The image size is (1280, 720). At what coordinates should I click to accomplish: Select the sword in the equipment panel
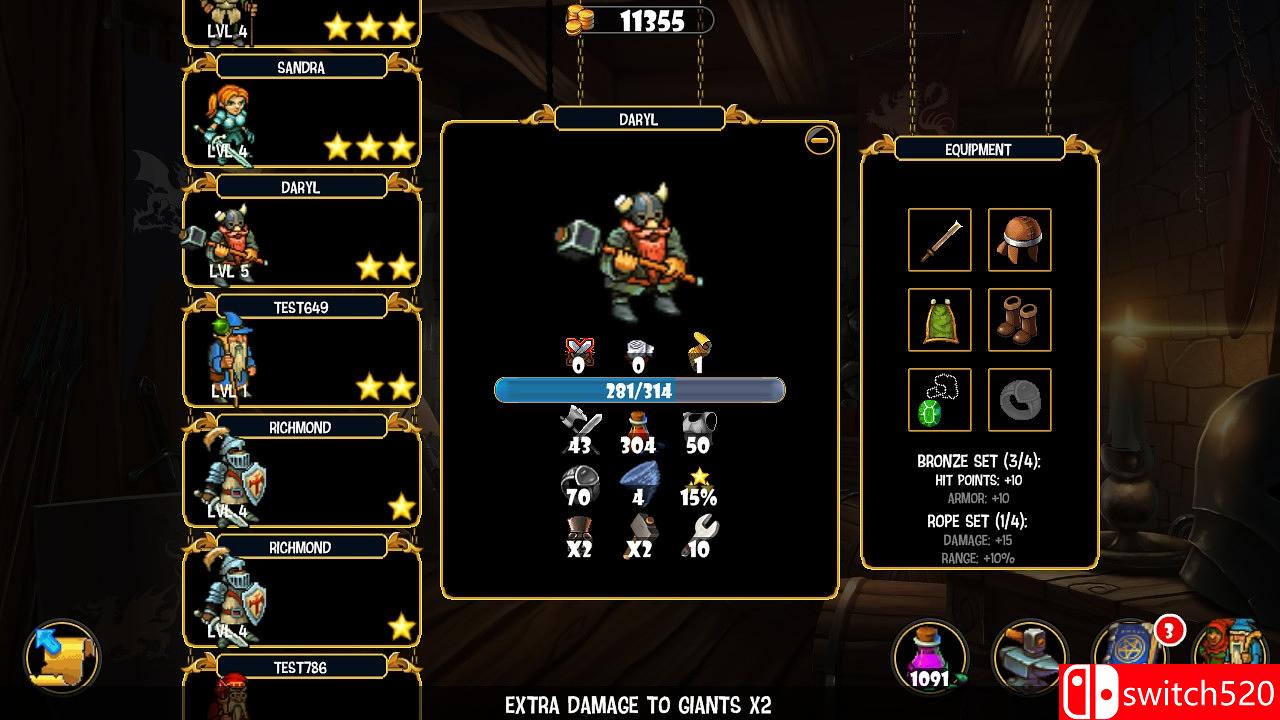point(938,241)
